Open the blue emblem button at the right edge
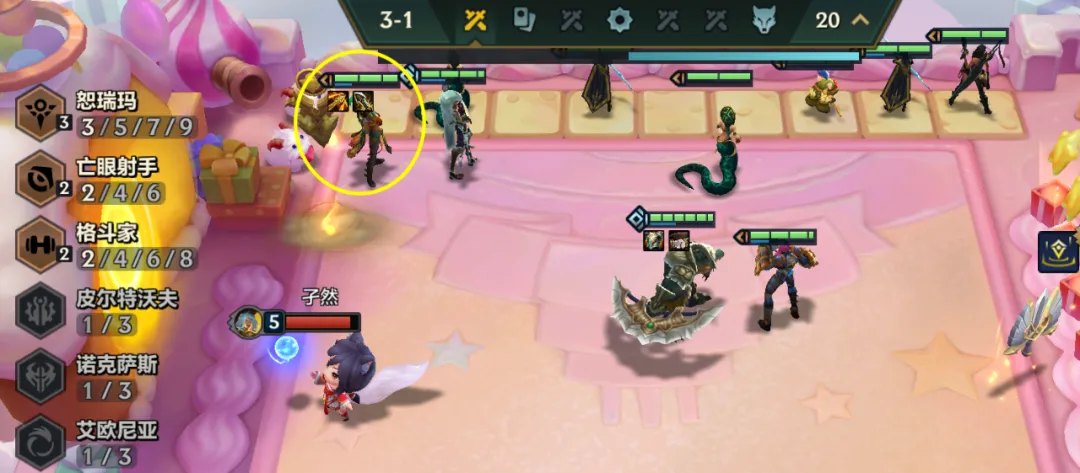 pyautogui.click(x=1057, y=252)
